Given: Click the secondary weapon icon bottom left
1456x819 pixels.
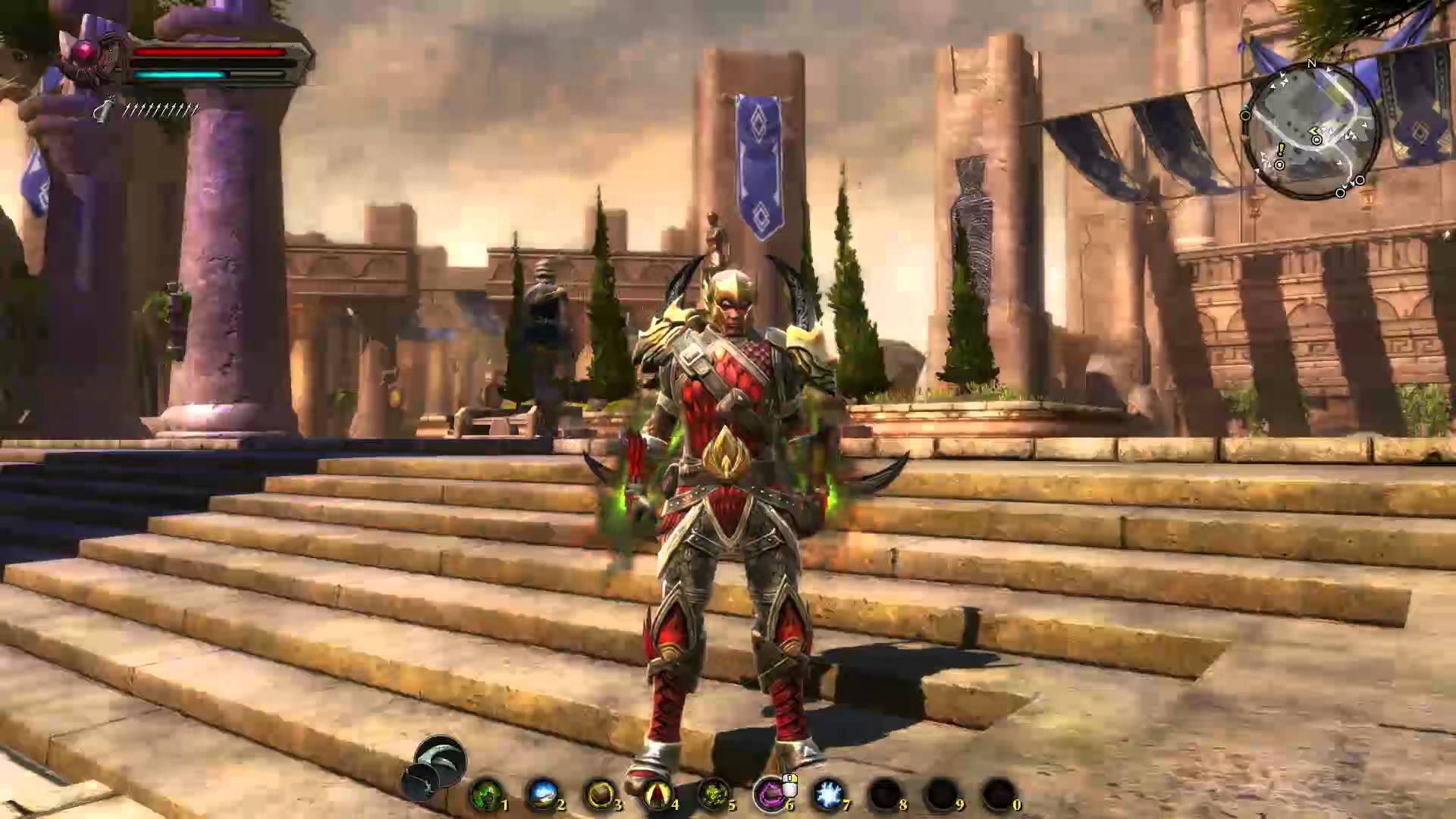Looking at the screenshot, I should coord(419,781).
